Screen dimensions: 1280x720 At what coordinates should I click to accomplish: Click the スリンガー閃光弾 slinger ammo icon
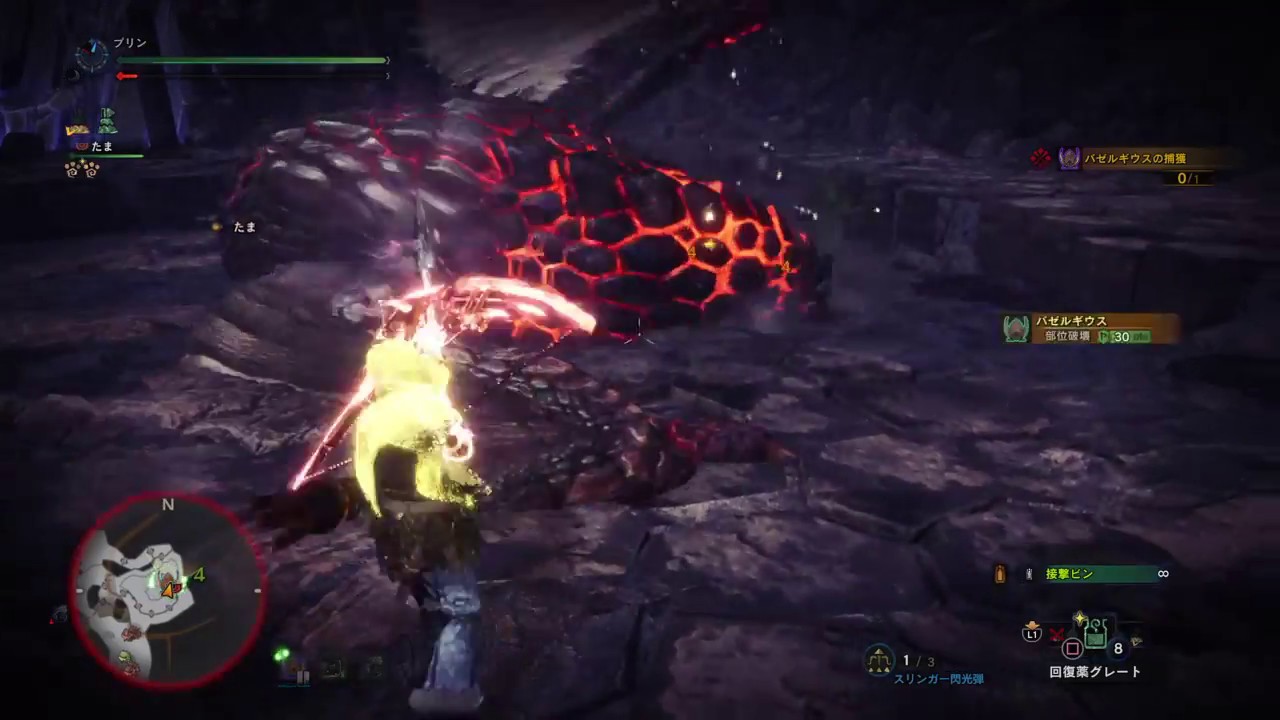(878, 660)
